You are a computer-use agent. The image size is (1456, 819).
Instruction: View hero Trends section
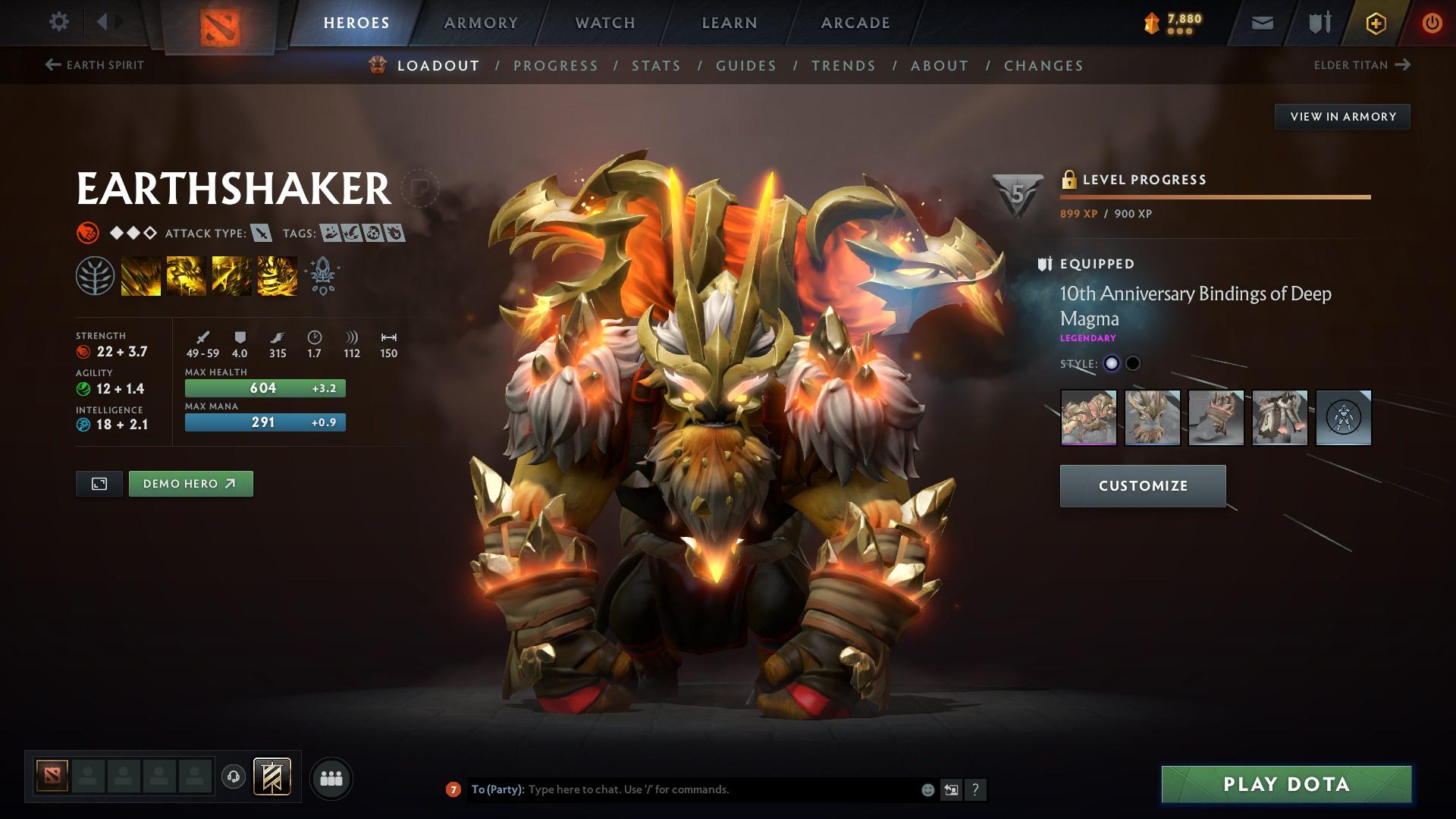[843, 66]
